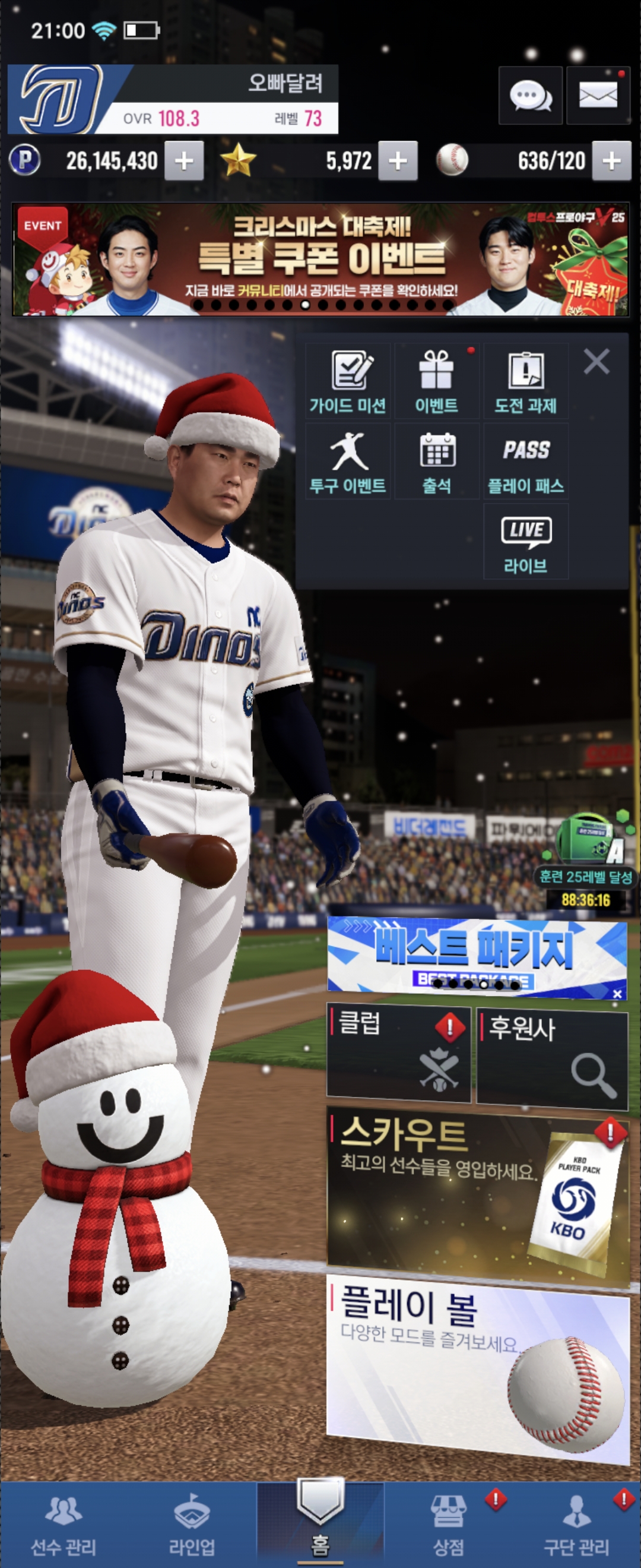Open the chat speech bubble icon
This screenshot has width=641, height=1568.
pos(529,96)
